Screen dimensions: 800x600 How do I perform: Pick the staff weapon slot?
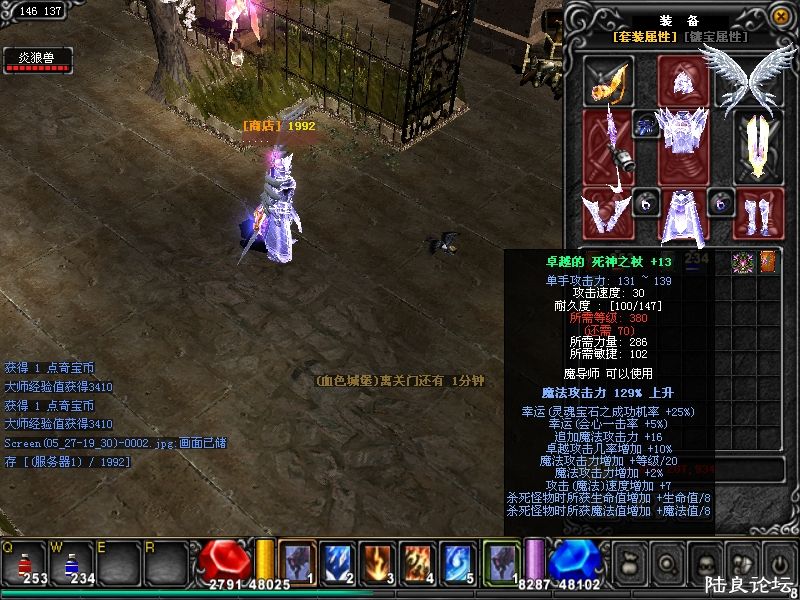(607, 145)
